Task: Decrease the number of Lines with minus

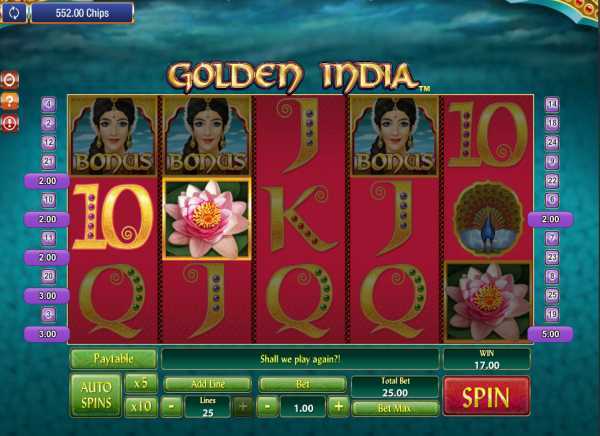Action: [172, 406]
